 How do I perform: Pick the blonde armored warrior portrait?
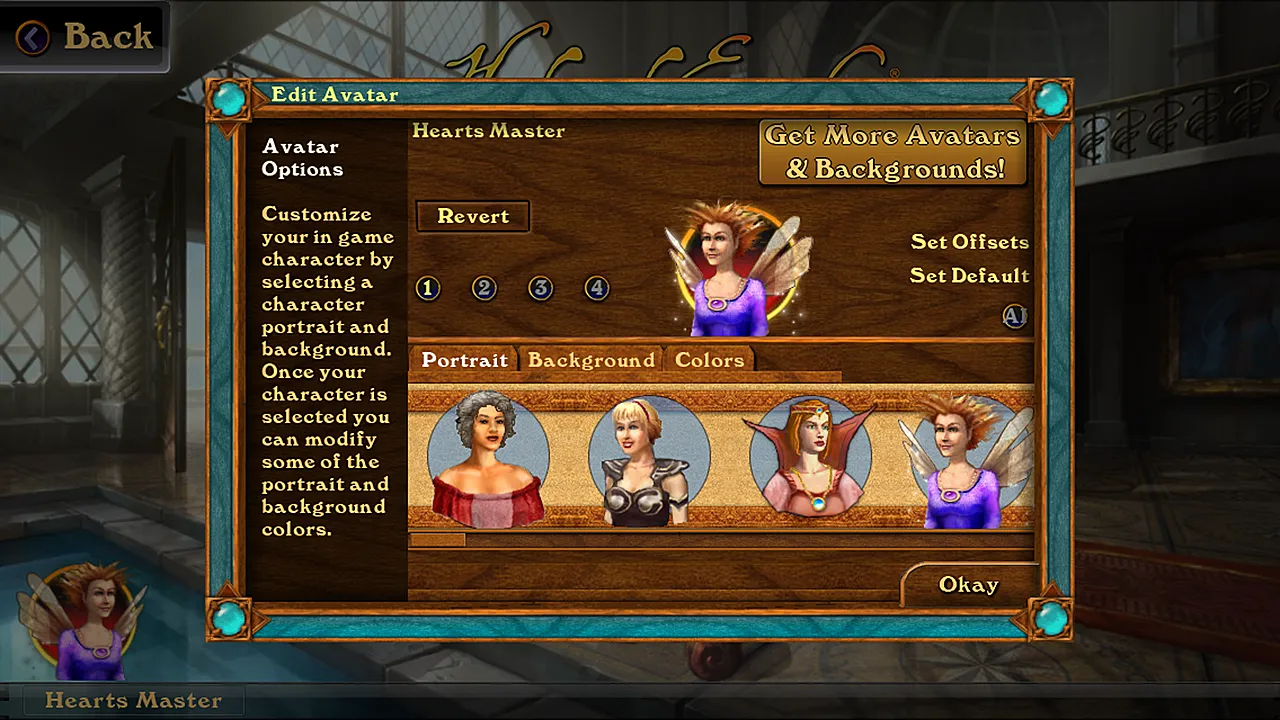641,460
